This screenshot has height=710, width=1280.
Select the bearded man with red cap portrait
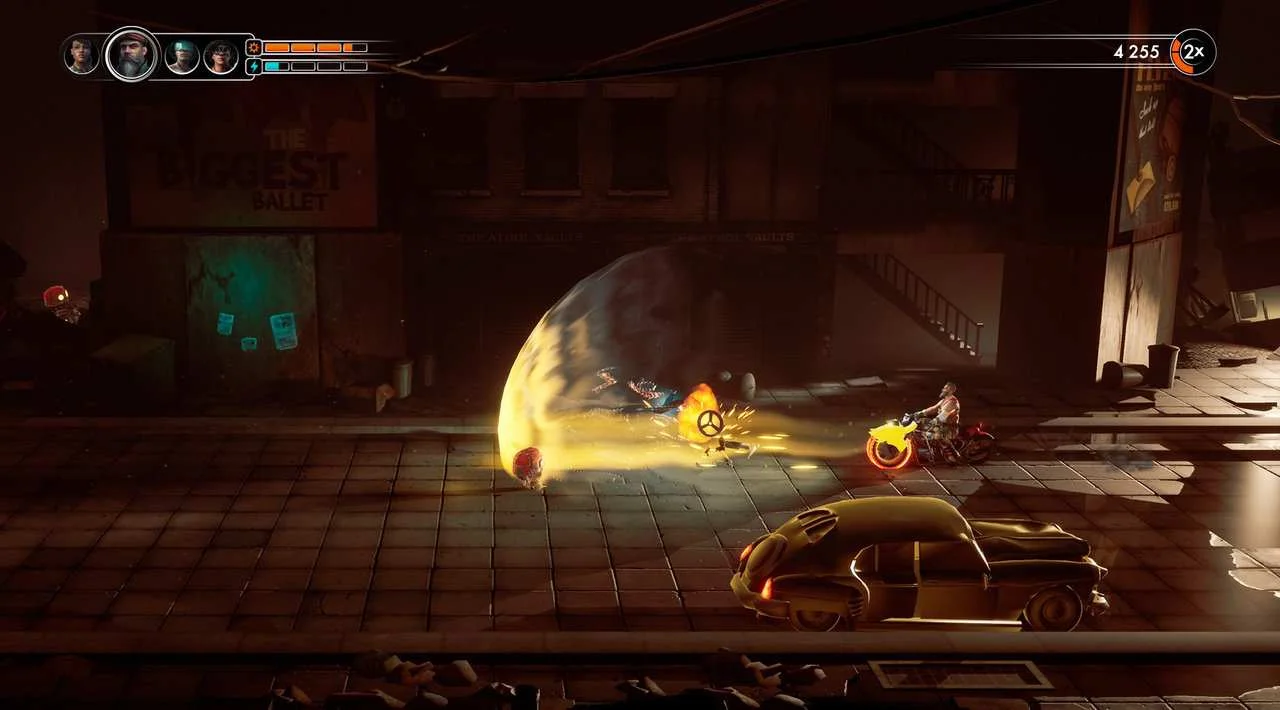point(132,54)
